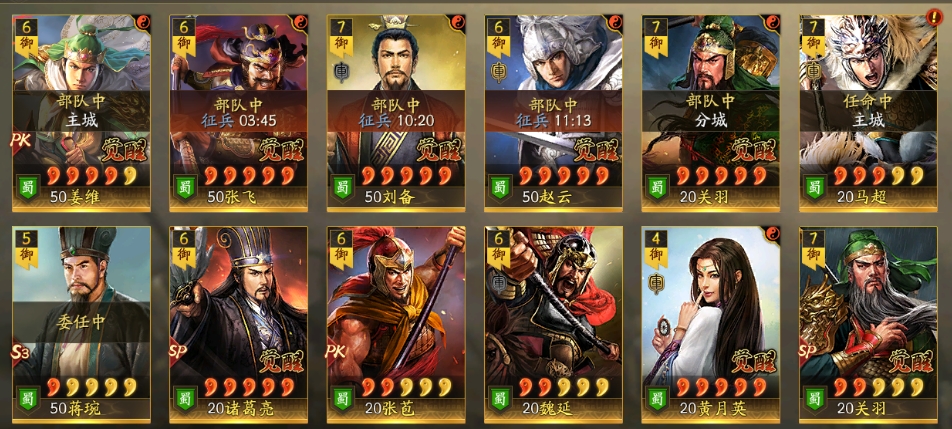The height and width of the screenshot is (429, 952).
Task: Click the Ma Chao (马超) hero card
Action: [868, 110]
